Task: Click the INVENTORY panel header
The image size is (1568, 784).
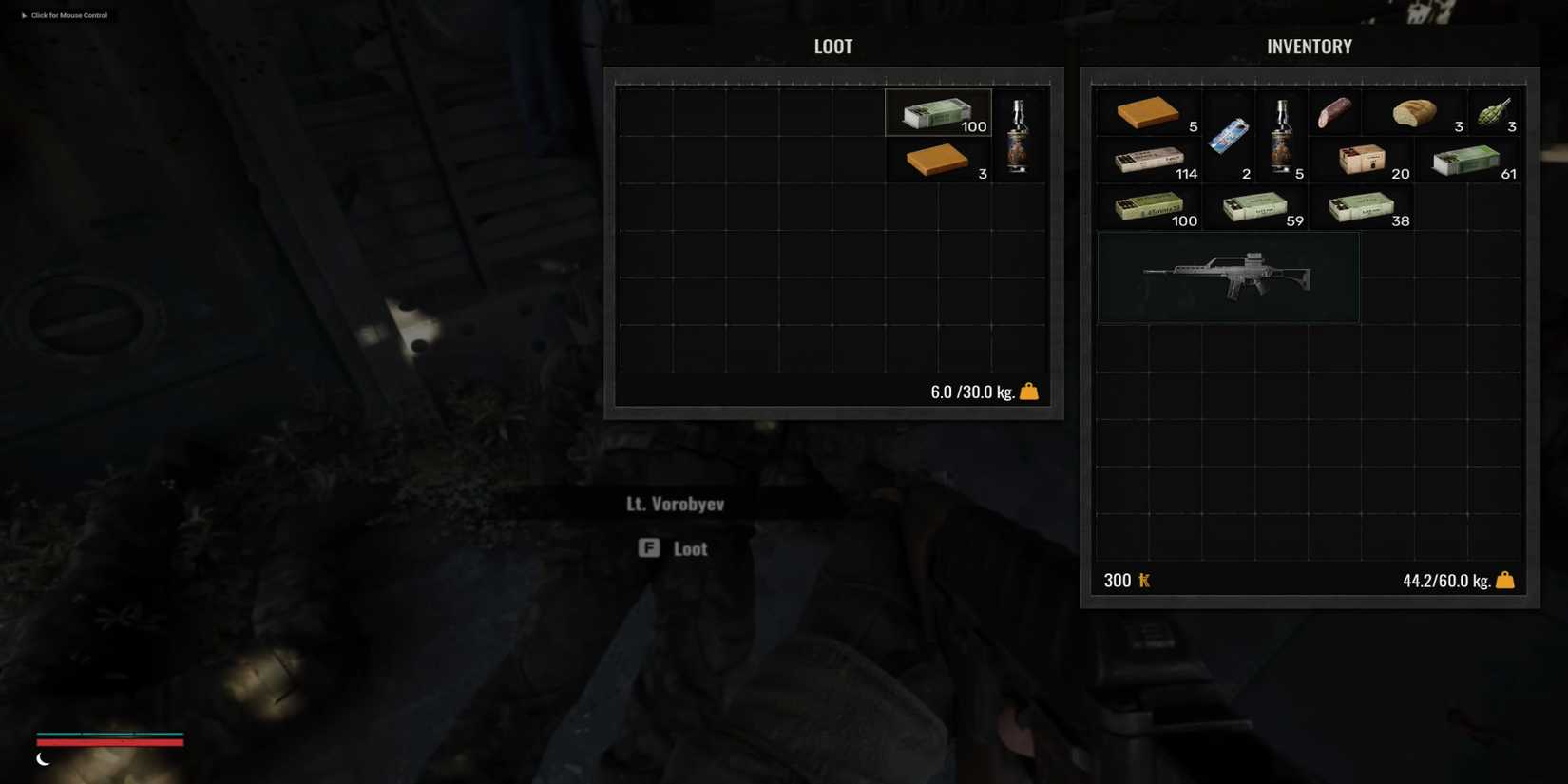Action: pos(1309,46)
